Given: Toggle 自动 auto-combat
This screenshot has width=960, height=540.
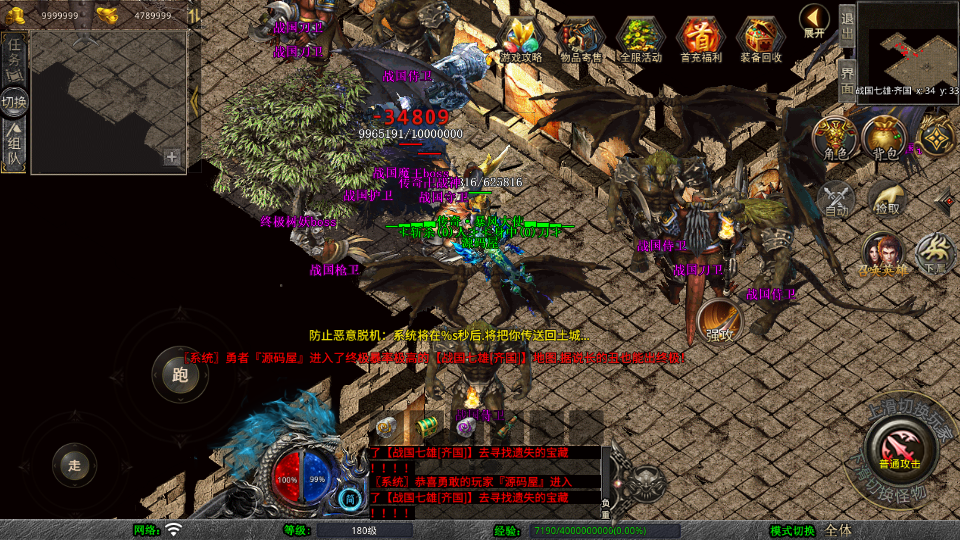Looking at the screenshot, I should 836,200.
